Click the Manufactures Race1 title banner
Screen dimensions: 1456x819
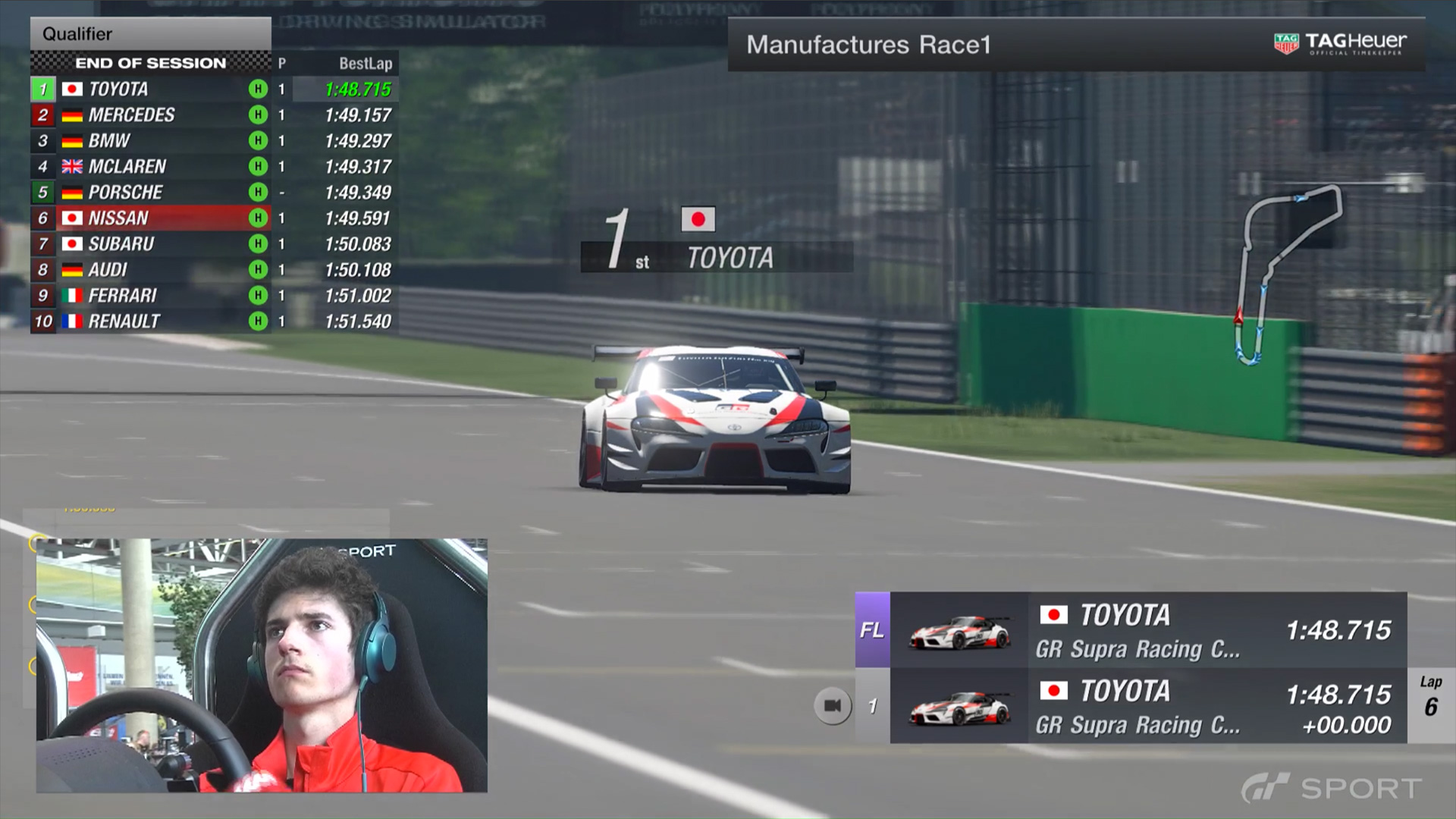tap(868, 45)
